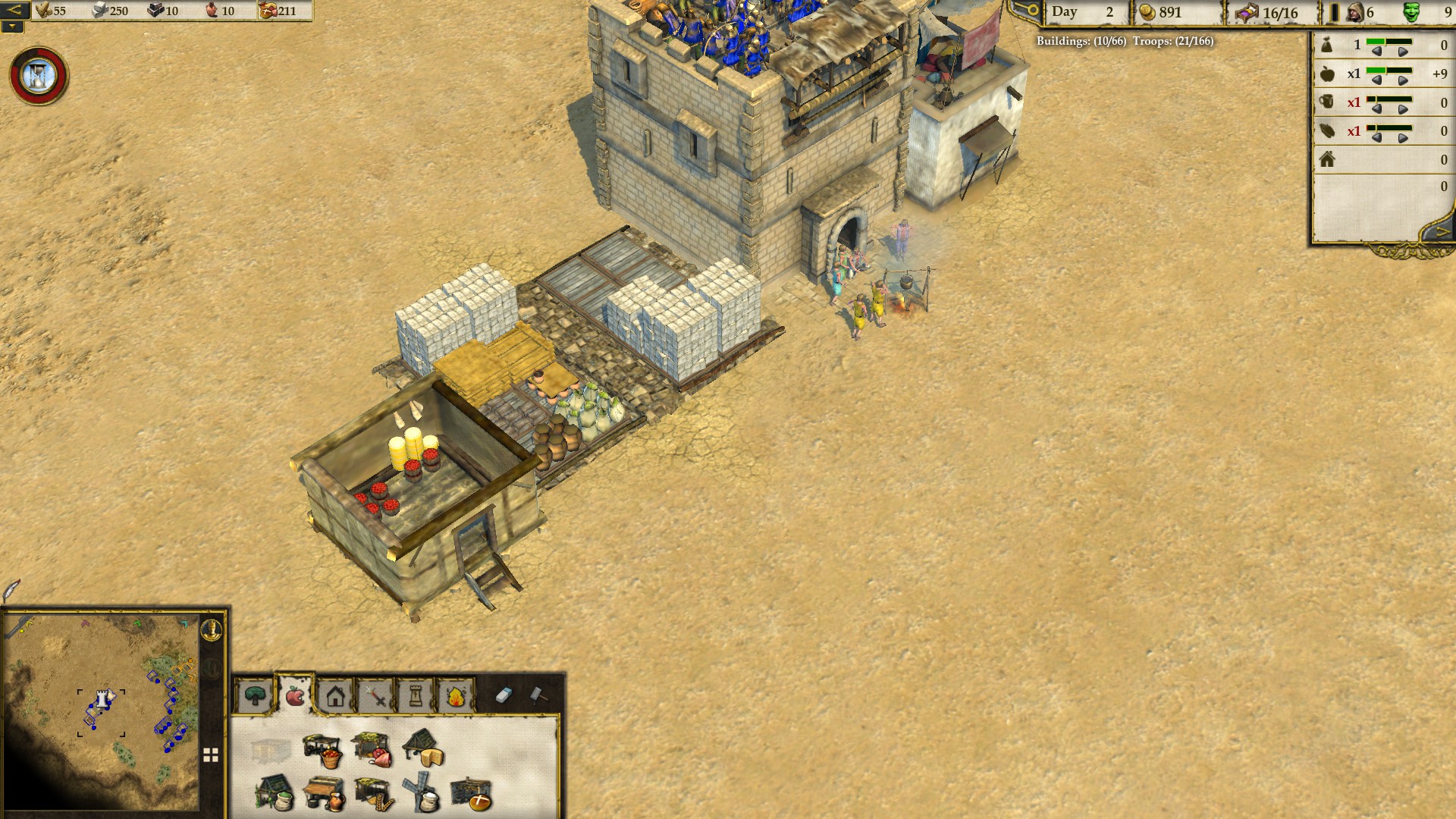Viewport: 1456px width, 819px height.
Task: Pick the meat farm building with ham
Action: 372,749
